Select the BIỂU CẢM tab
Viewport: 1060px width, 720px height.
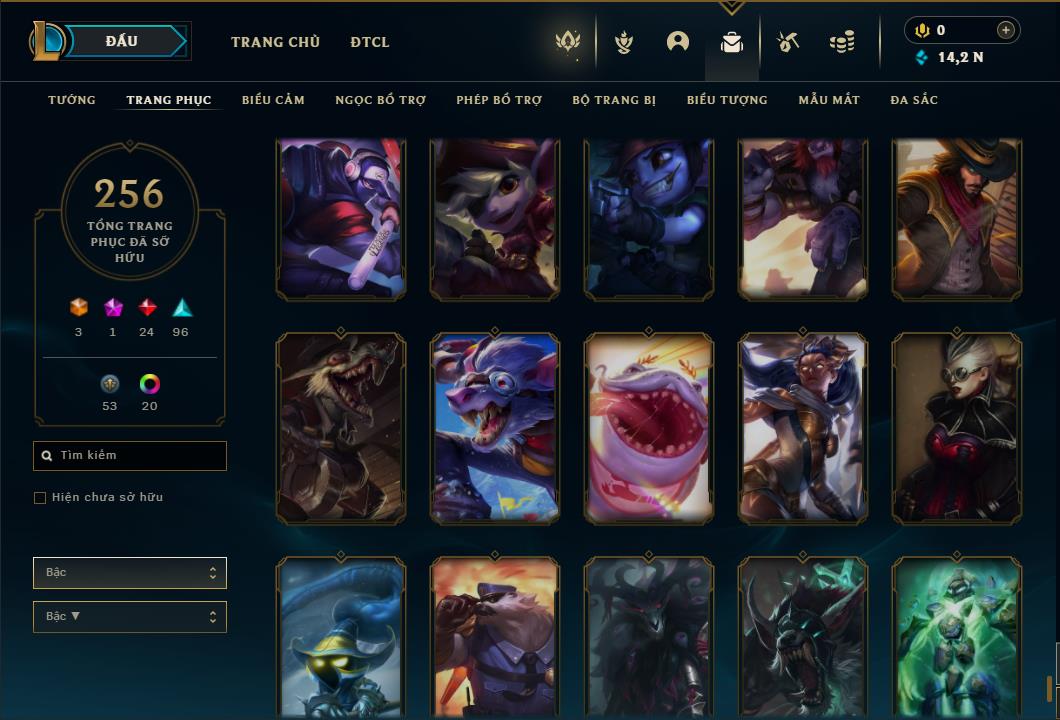coord(273,100)
